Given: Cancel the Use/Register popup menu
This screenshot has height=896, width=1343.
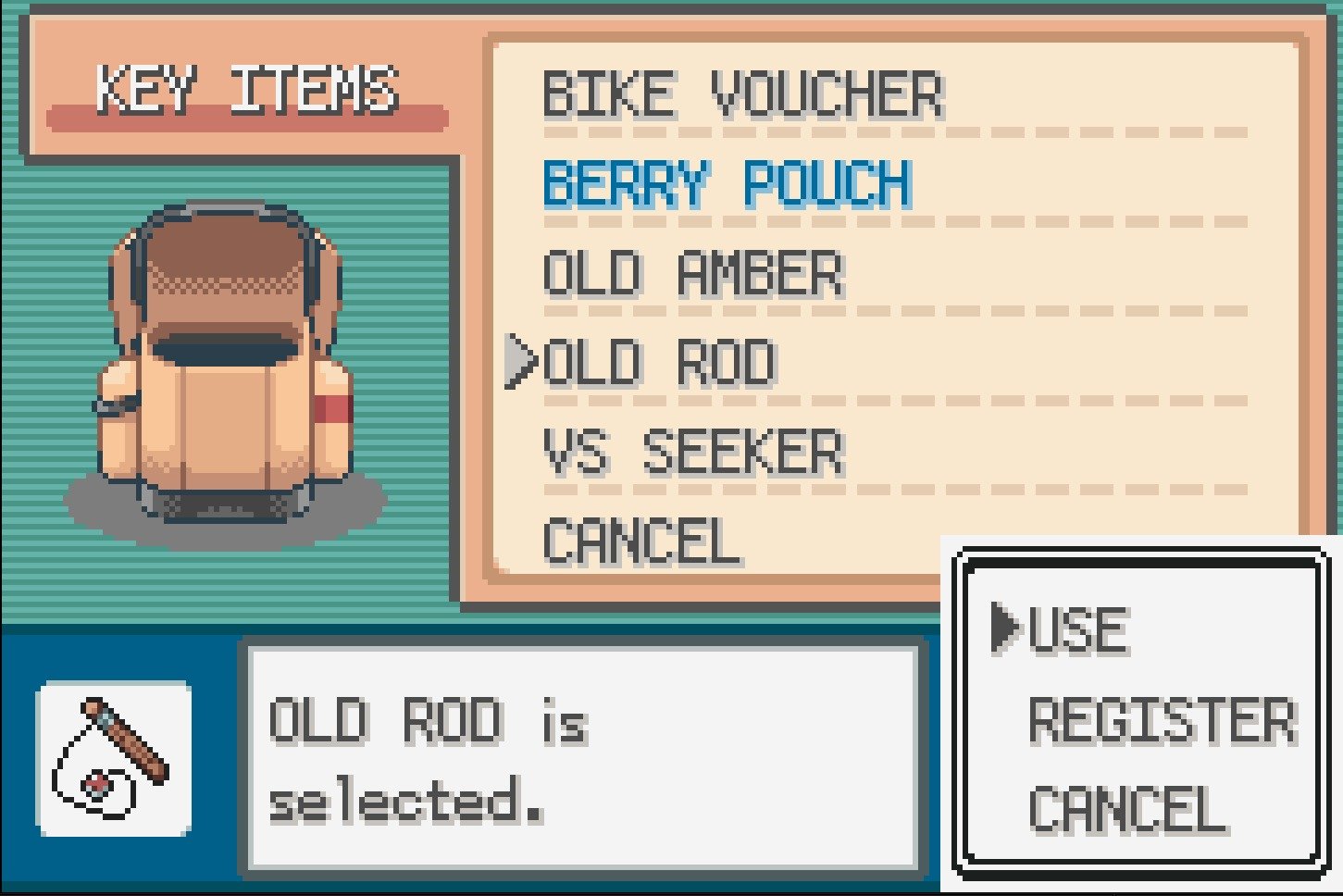Looking at the screenshot, I should point(1127,810).
